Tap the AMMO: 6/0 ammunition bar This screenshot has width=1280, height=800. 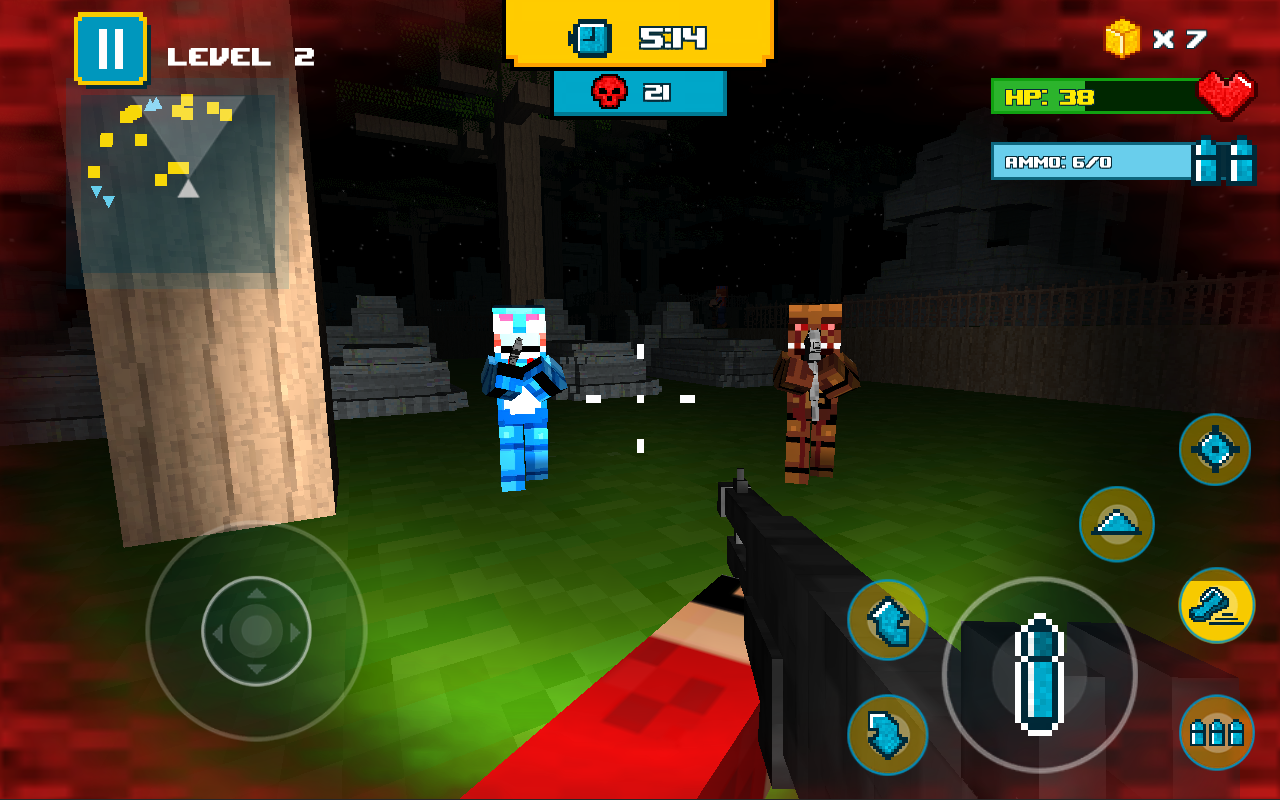tap(1090, 160)
